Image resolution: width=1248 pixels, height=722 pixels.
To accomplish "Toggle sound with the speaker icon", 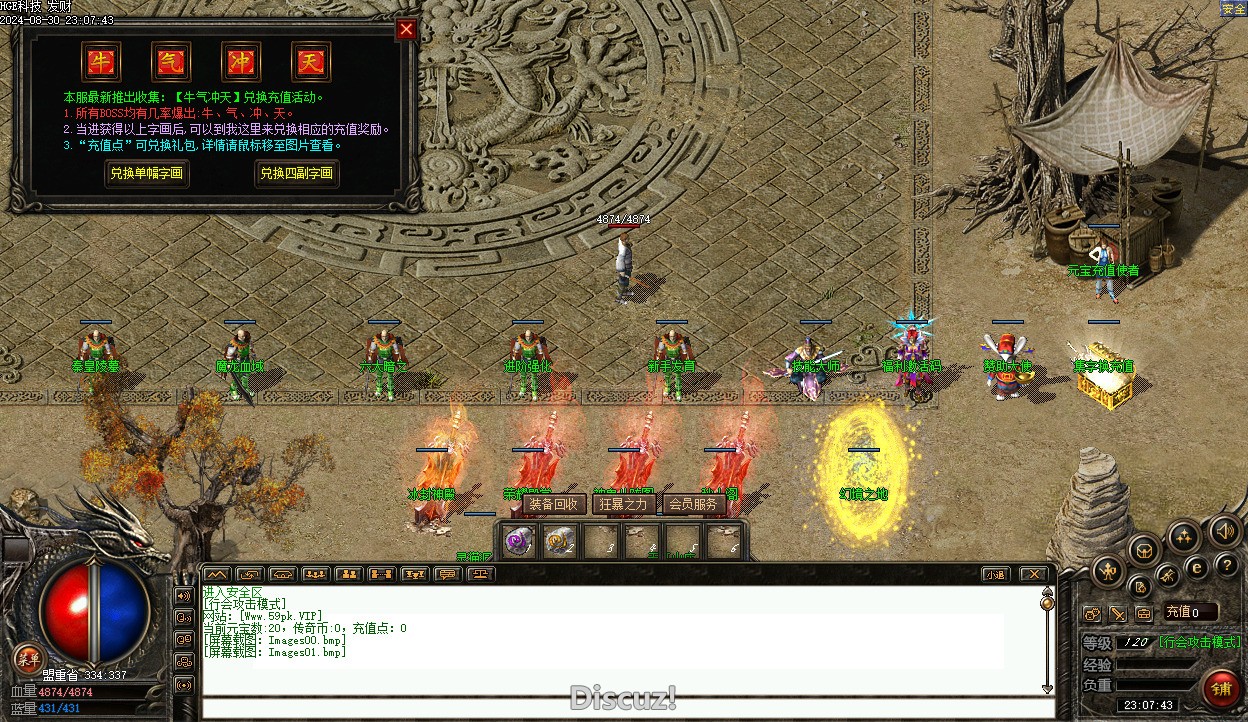I will tap(1224, 529).
